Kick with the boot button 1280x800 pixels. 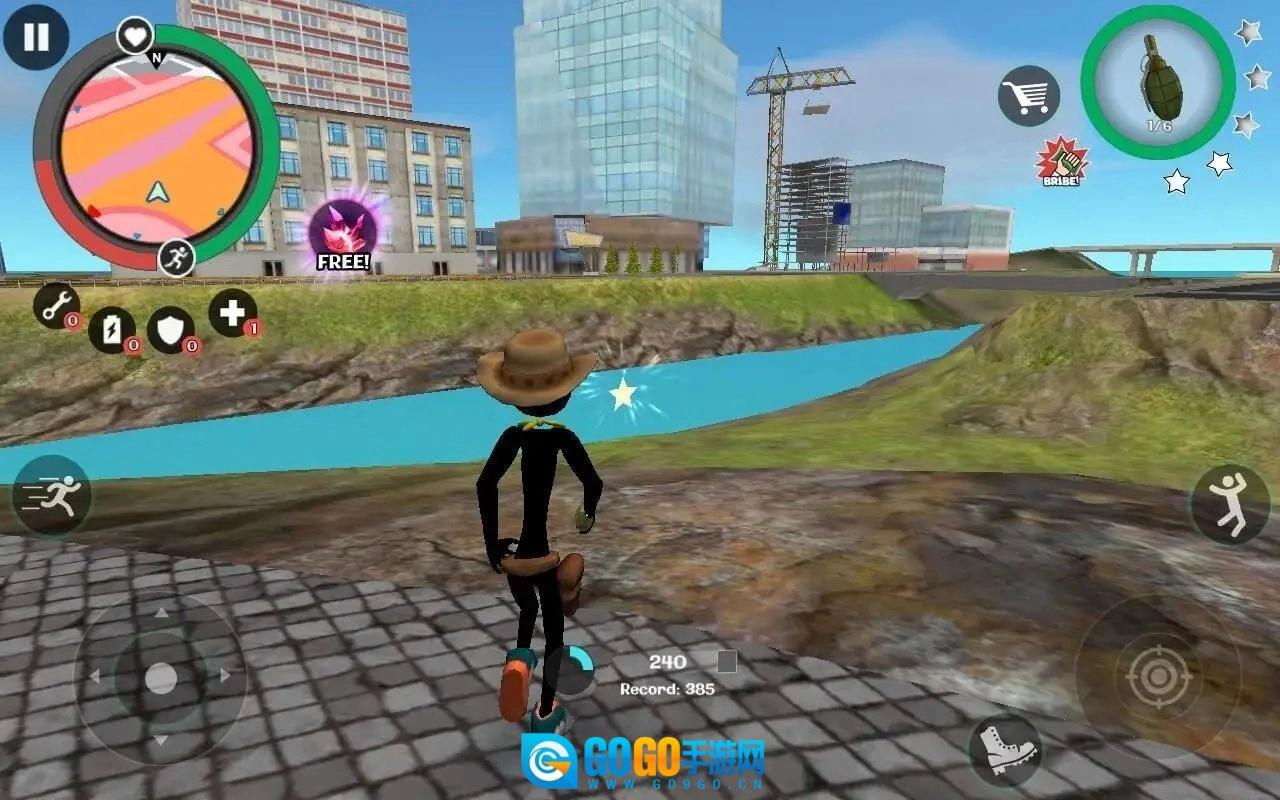(1004, 749)
